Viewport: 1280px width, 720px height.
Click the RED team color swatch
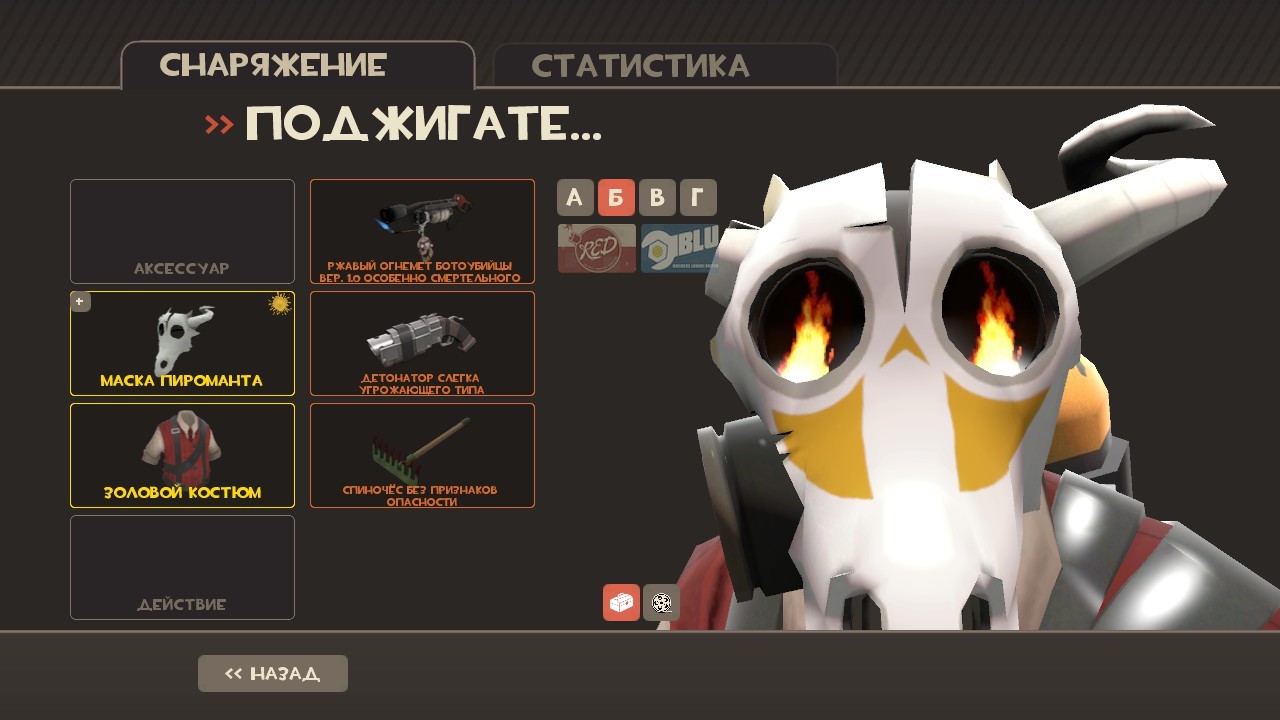596,248
